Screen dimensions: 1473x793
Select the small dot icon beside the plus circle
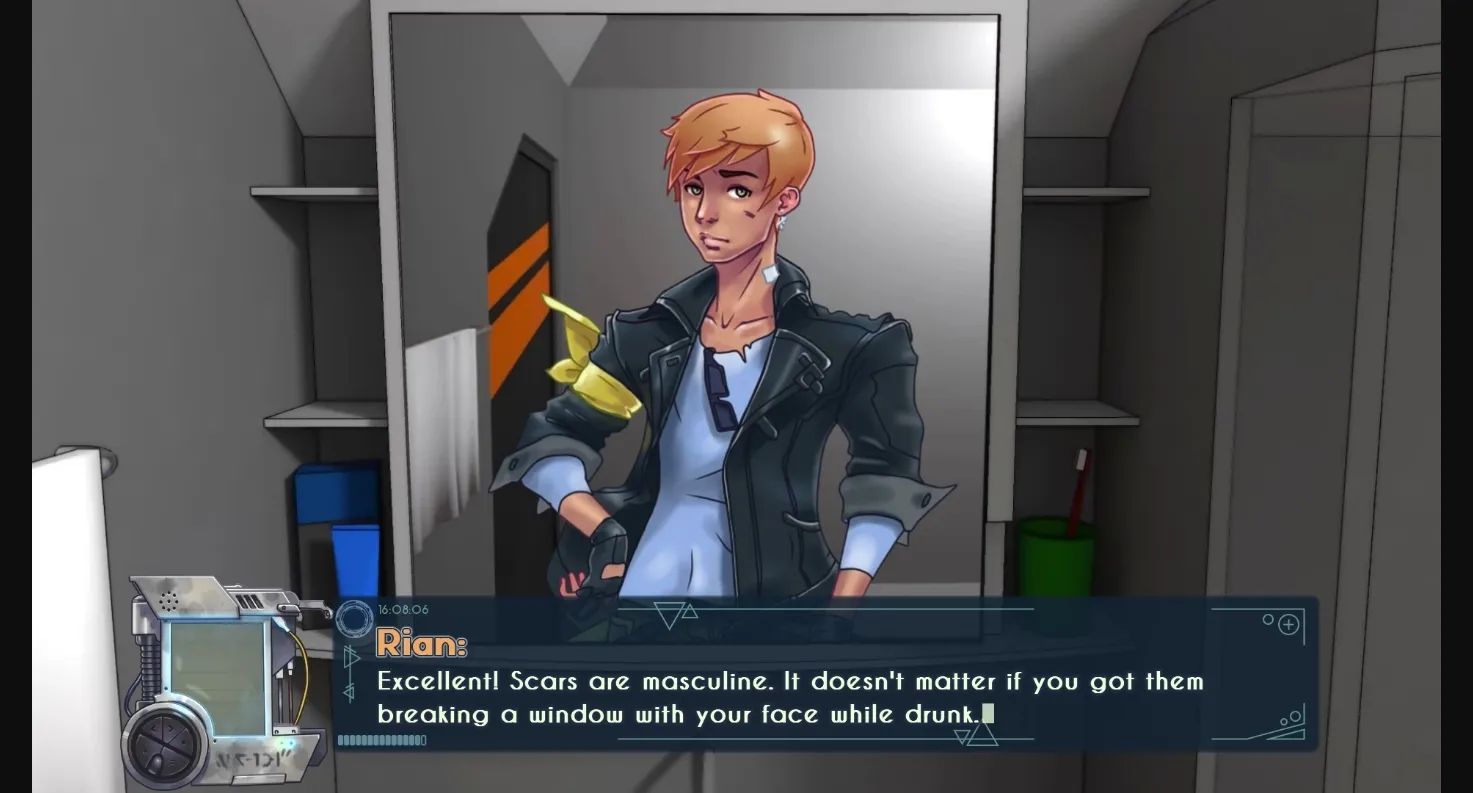[1268, 619]
